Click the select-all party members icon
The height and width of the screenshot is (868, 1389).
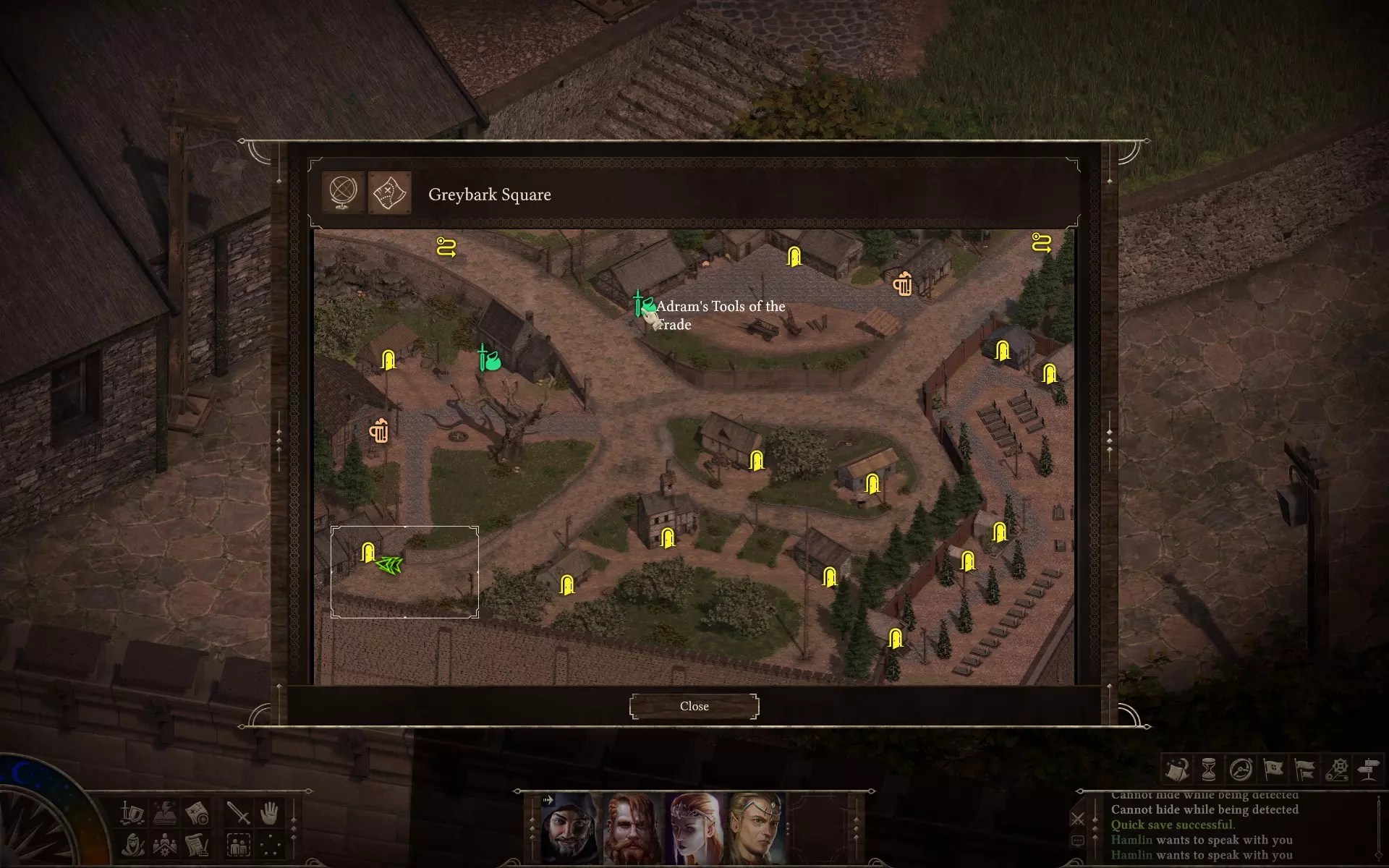click(238, 844)
